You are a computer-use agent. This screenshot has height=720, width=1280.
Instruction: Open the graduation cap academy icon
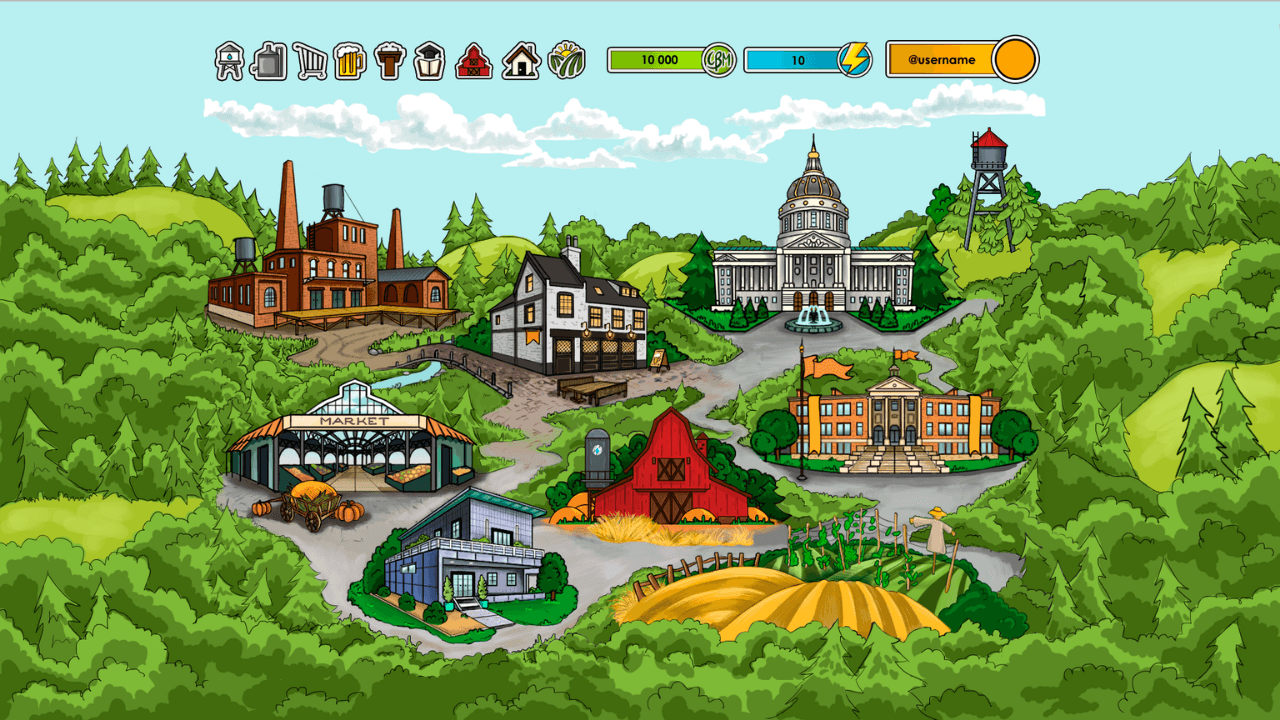point(429,61)
